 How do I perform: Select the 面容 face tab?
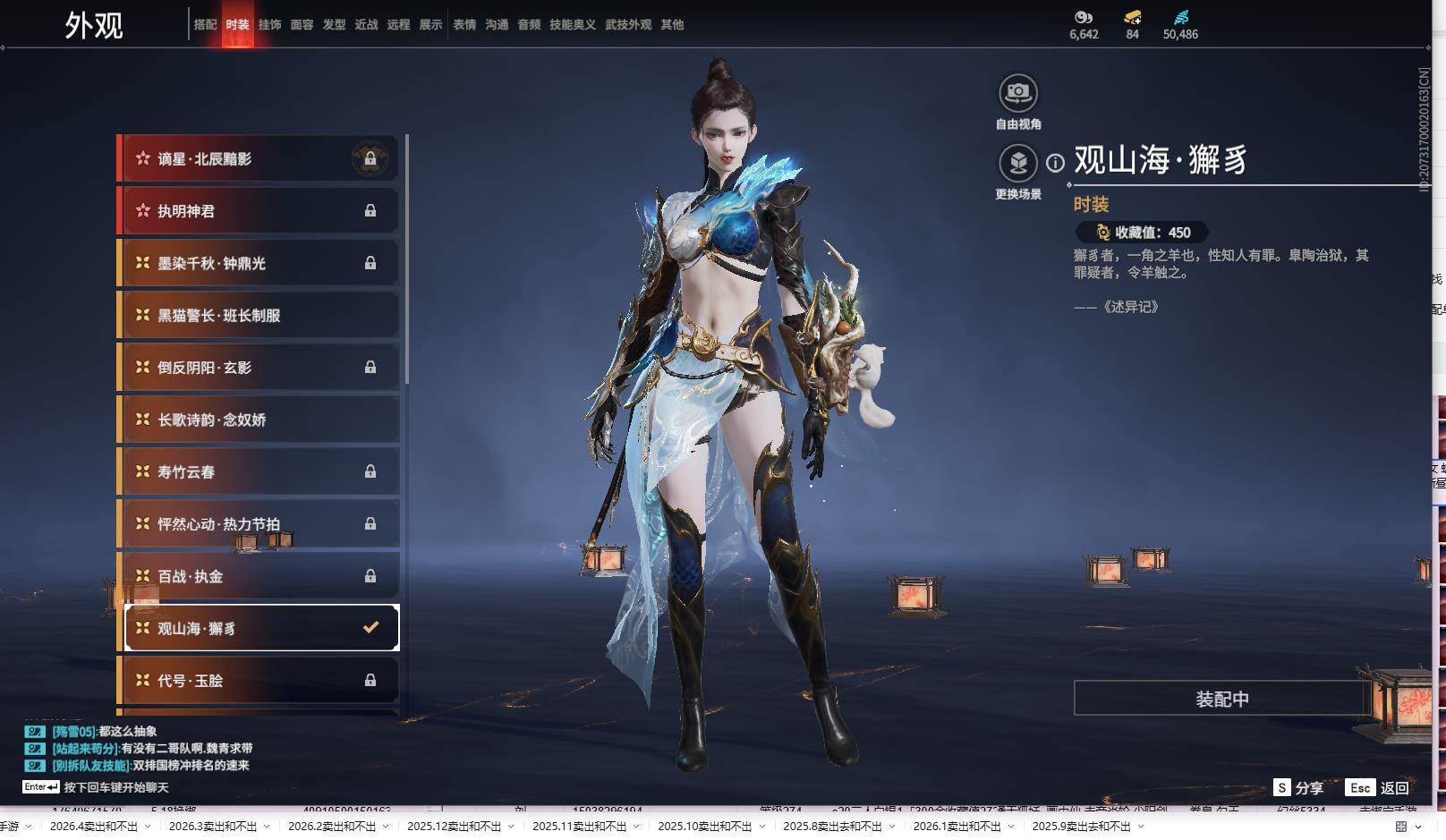pyautogui.click(x=302, y=25)
